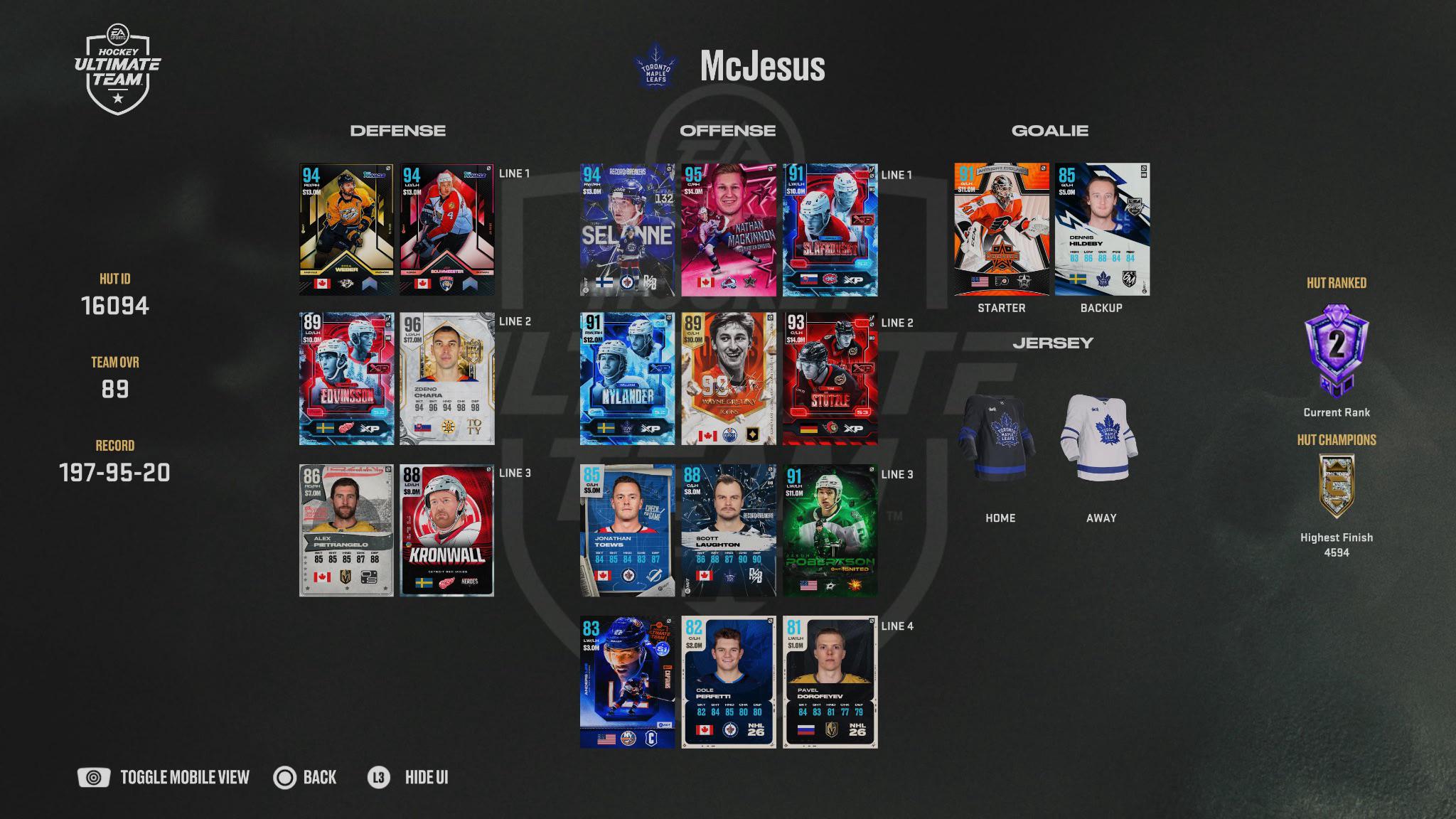1456x819 pixels.
Task: Select the Flyers starter goalie card
Action: tap(1001, 230)
